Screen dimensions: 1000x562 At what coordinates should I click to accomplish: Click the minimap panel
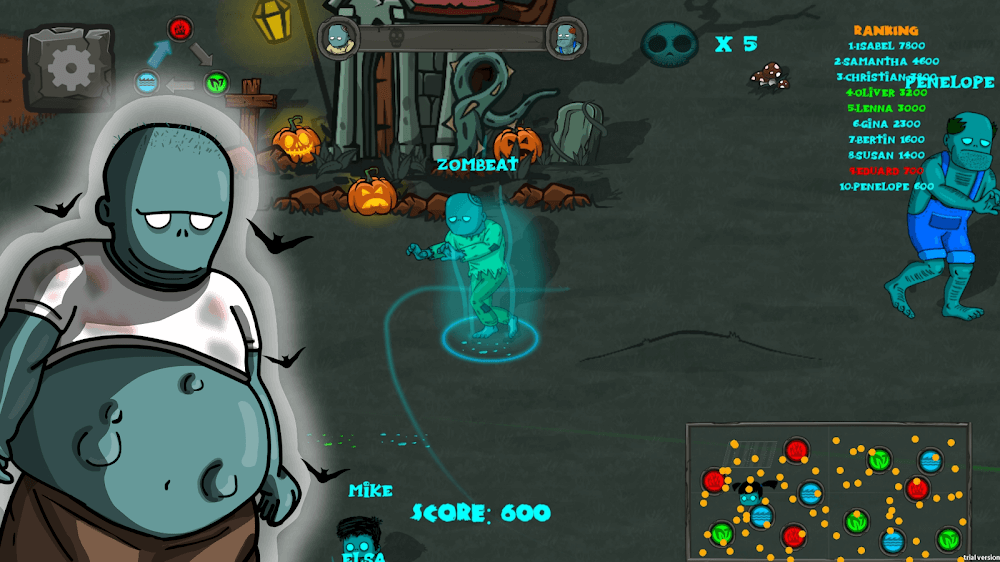(x=828, y=490)
